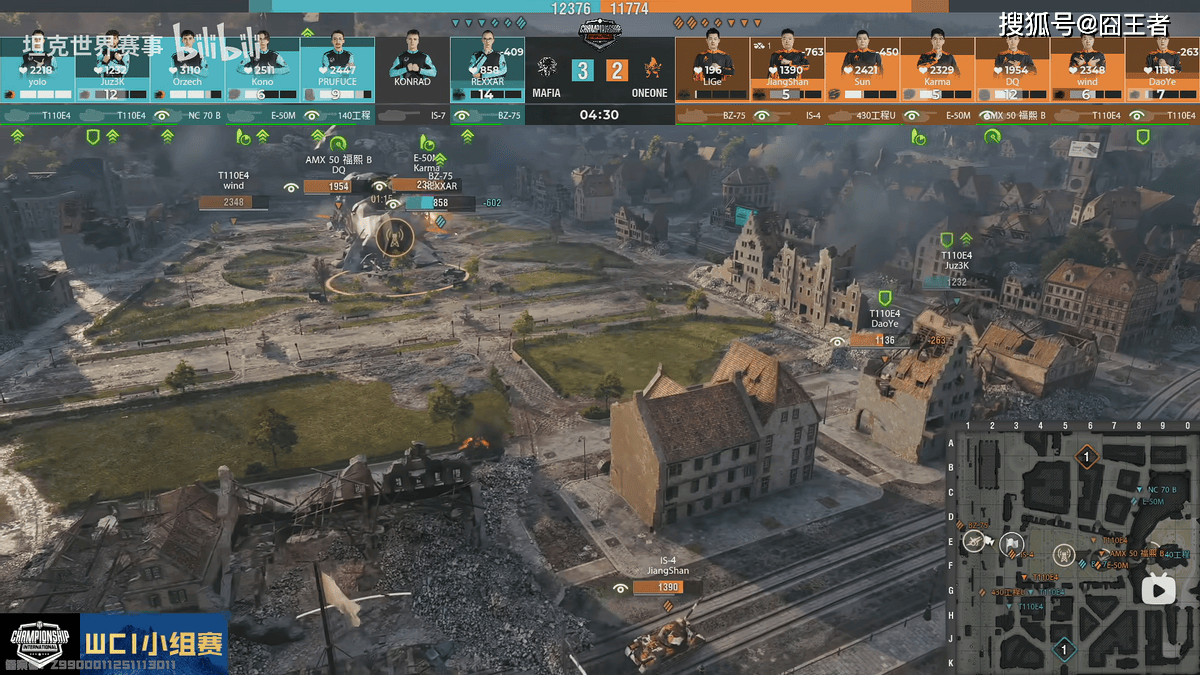Screen dimensions: 1200x675
Task: Choose Karma's player panel
Action: [x=937, y=70]
